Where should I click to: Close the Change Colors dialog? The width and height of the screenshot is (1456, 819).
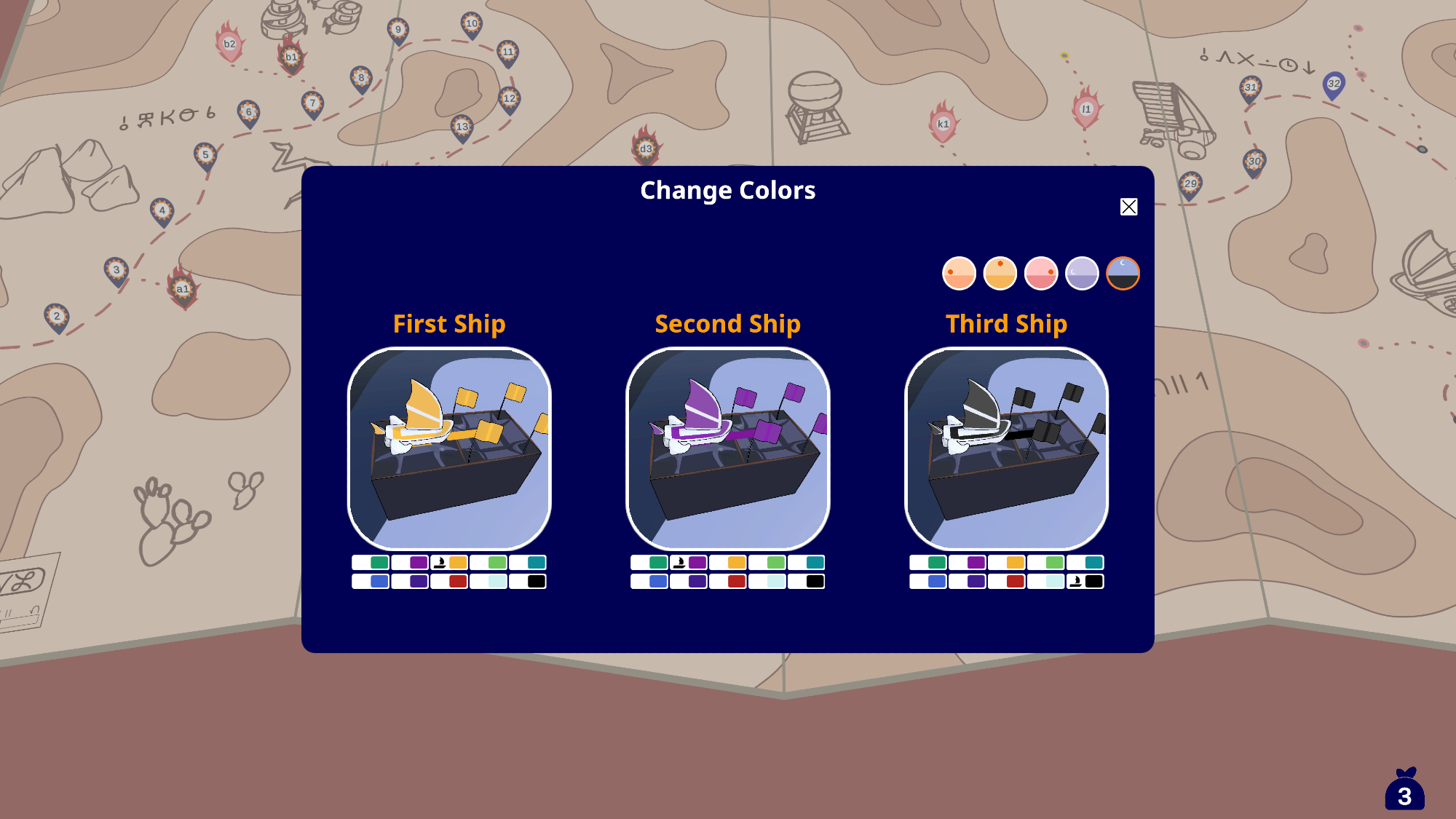click(x=1128, y=207)
